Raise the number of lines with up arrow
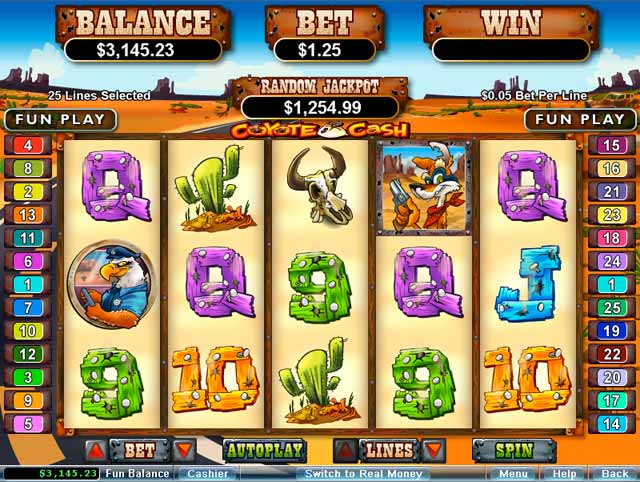 [343, 451]
